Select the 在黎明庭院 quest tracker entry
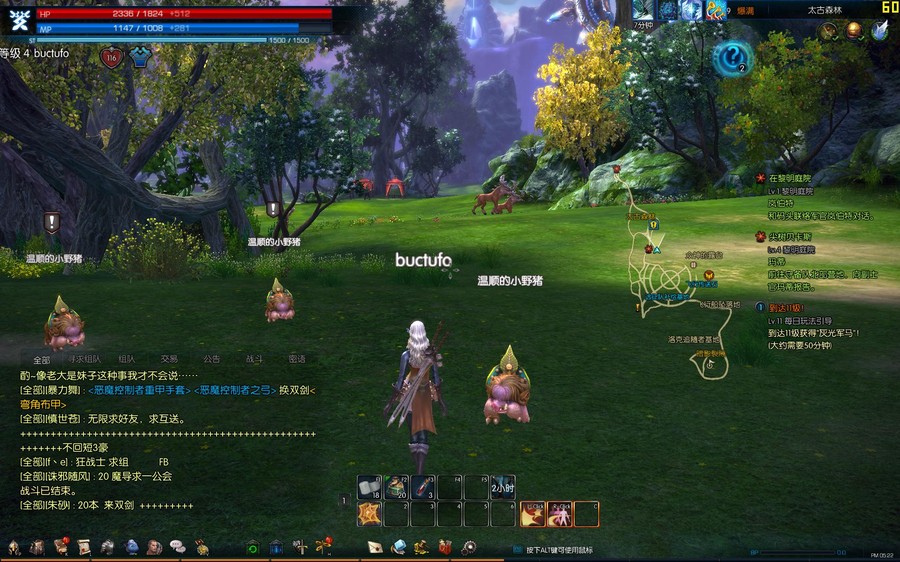The image size is (900, 562). (790, 178)
